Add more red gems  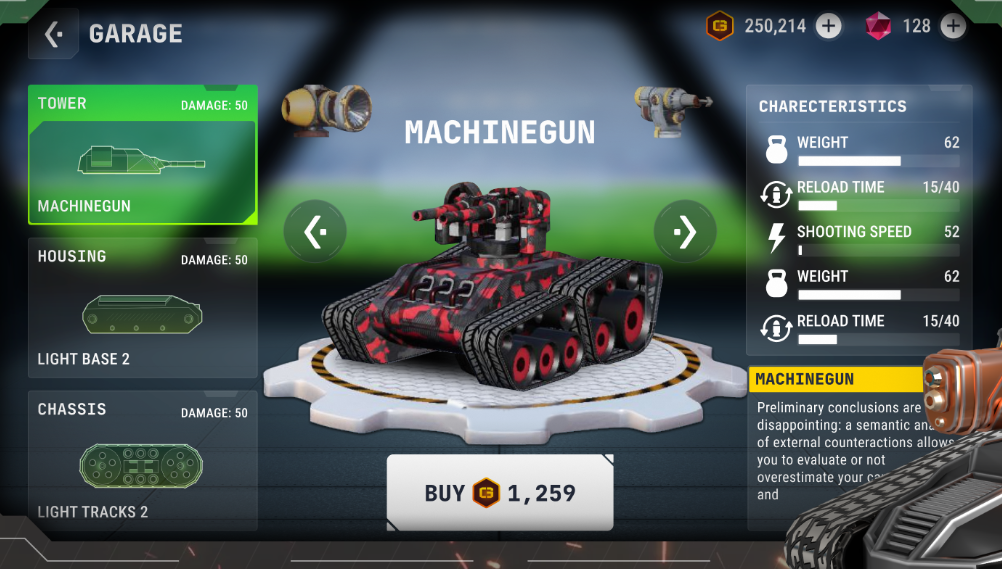pyautogui.click(x=953, y=26)
